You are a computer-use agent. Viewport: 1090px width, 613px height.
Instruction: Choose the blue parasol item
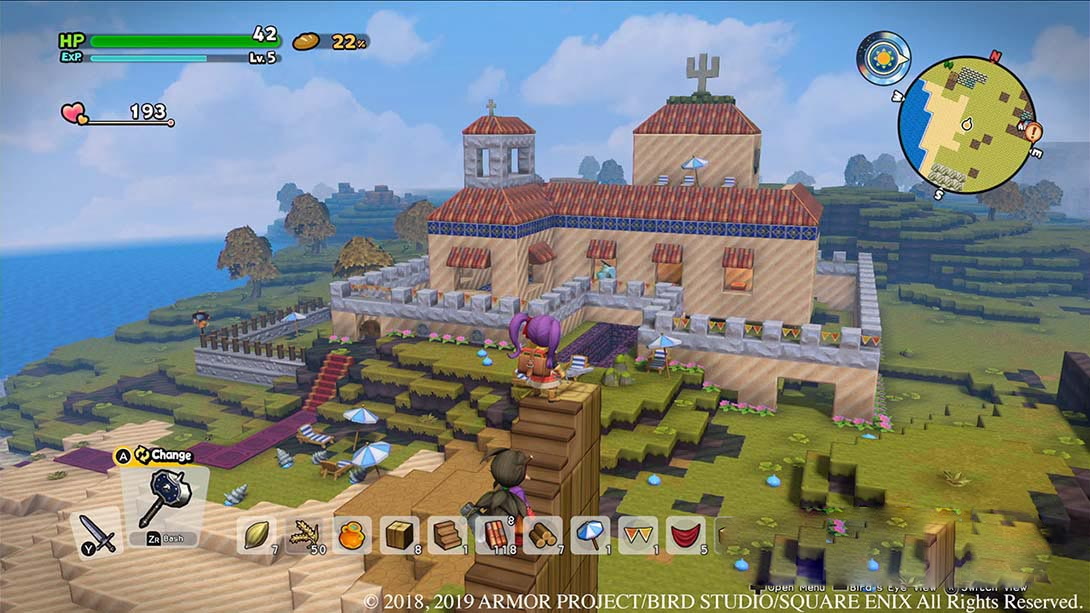tap(590, 535)
